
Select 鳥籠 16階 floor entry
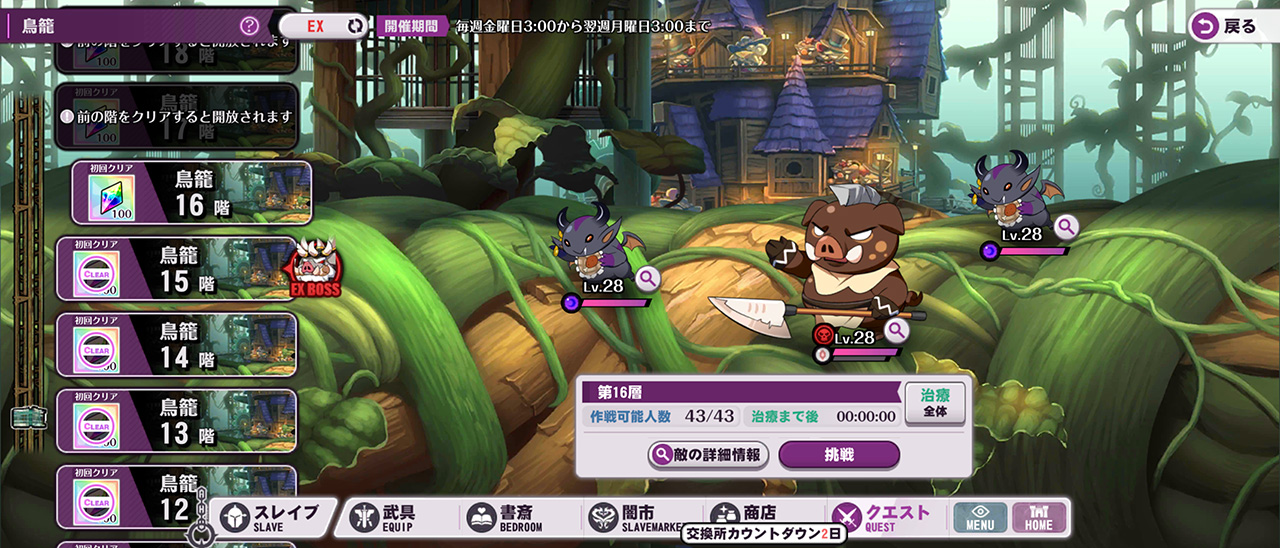tap(192, 193)
